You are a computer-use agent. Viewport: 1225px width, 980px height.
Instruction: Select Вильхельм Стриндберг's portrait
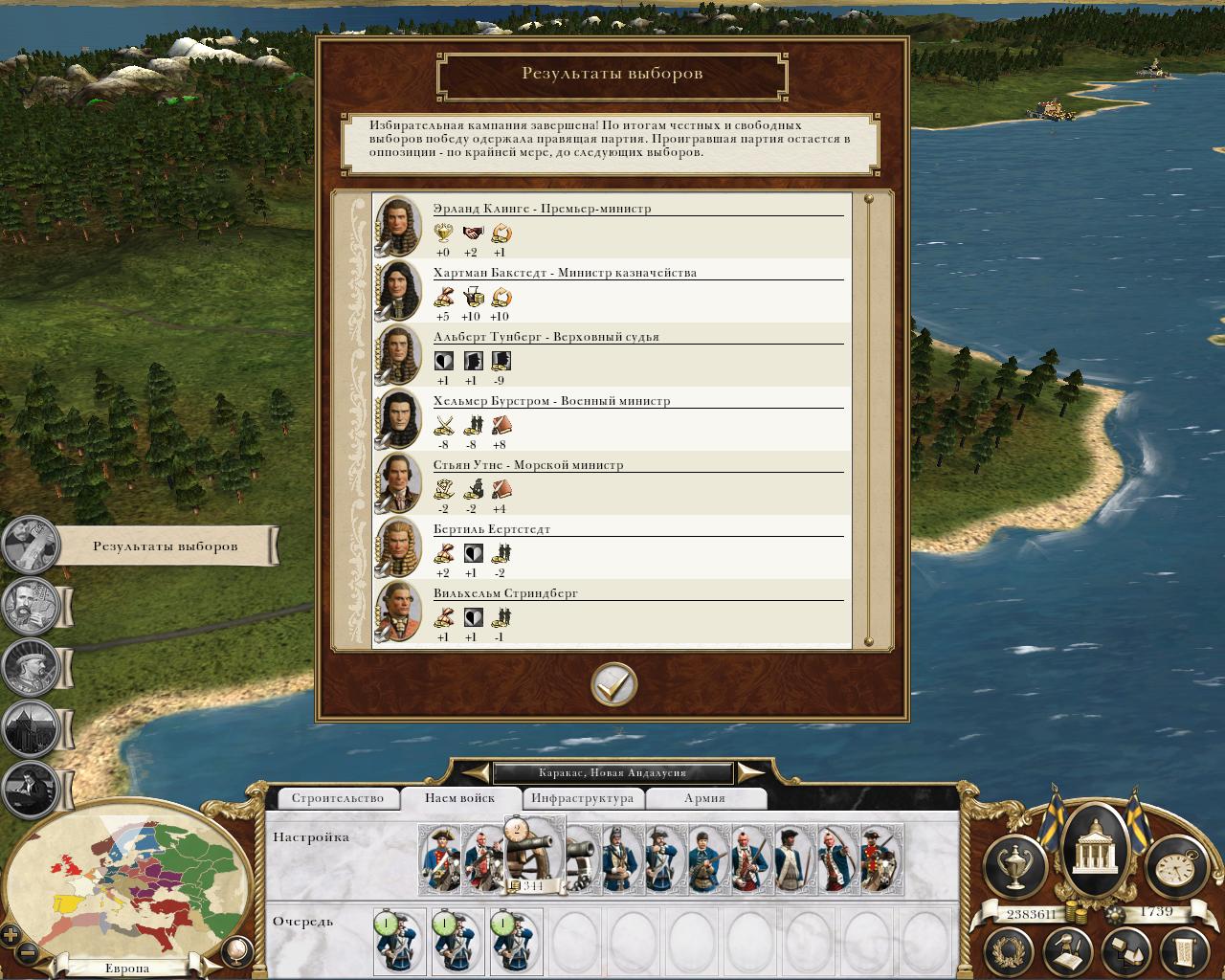click(398, 612)
